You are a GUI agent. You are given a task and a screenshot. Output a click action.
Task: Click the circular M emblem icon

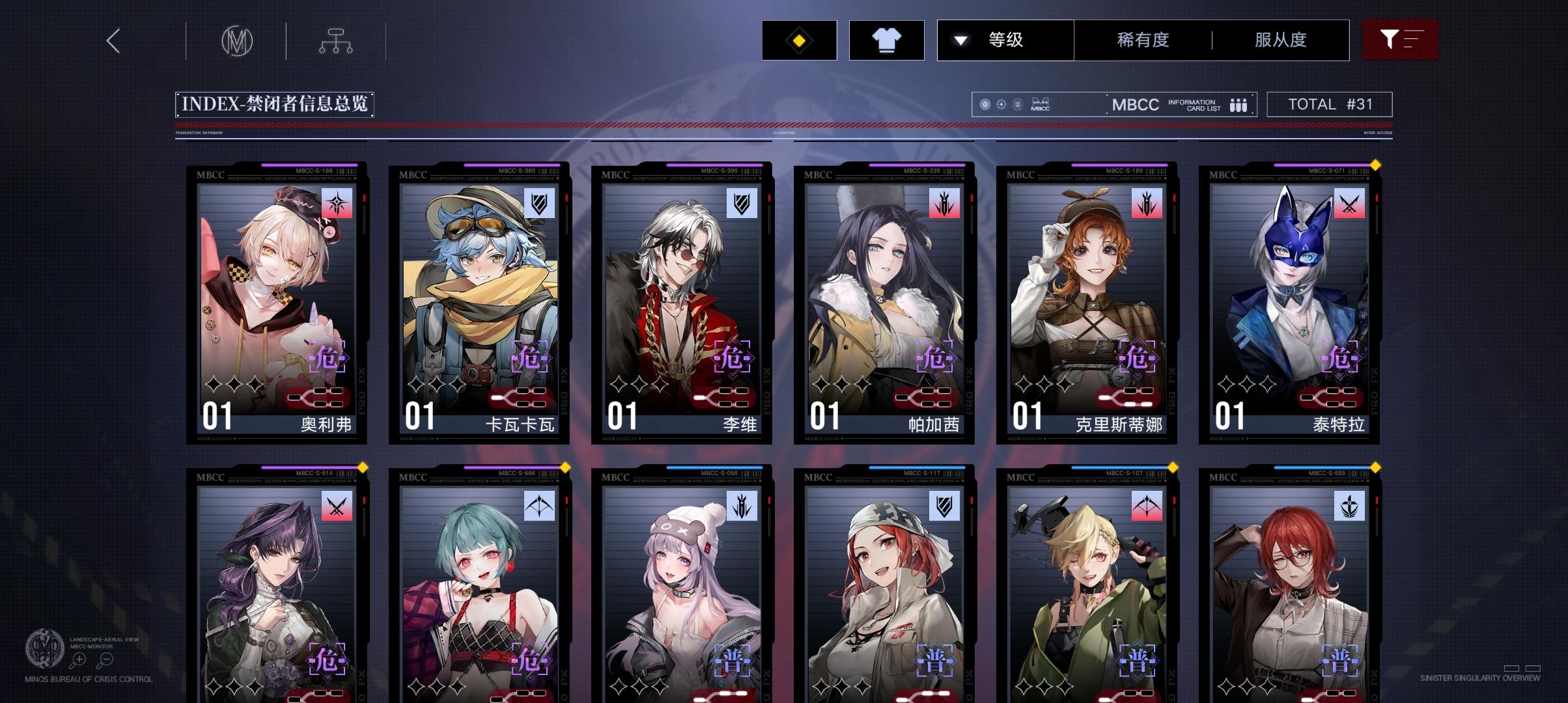[x=236, y=40]
